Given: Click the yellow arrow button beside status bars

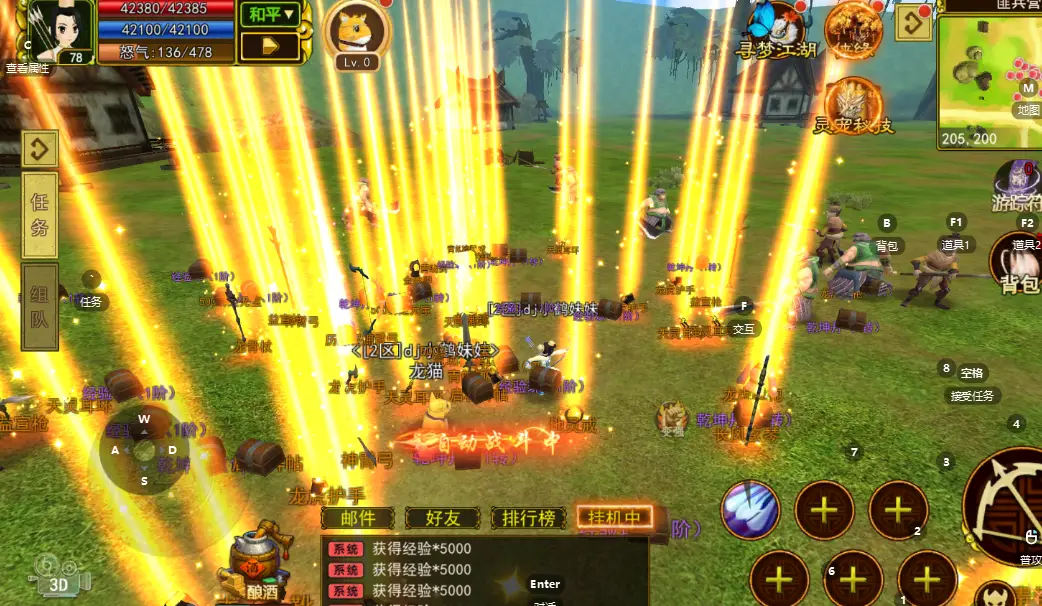Looking at the screenshot, I should click(271, 46).
